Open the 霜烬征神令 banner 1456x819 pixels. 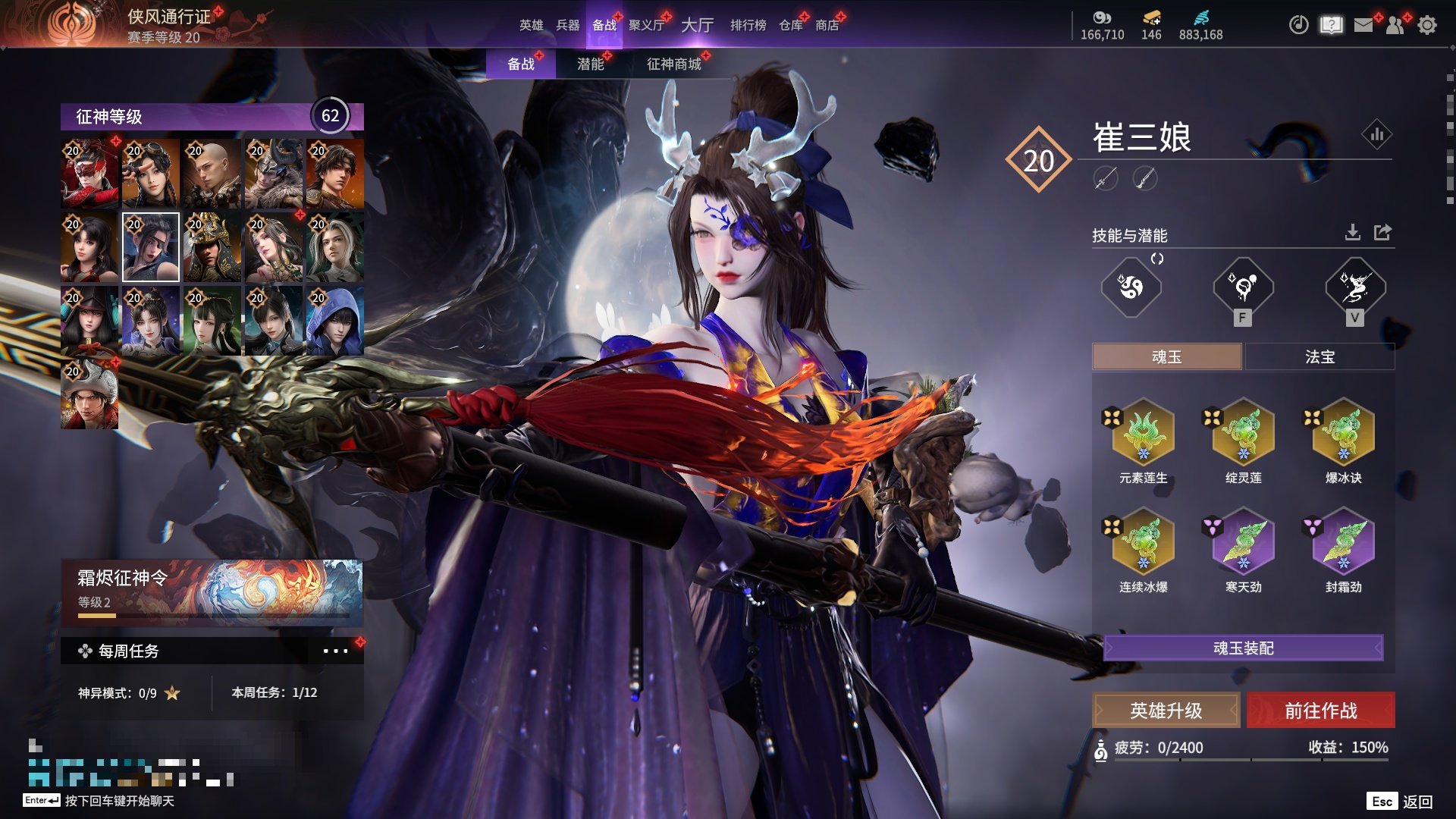(212, 591)
